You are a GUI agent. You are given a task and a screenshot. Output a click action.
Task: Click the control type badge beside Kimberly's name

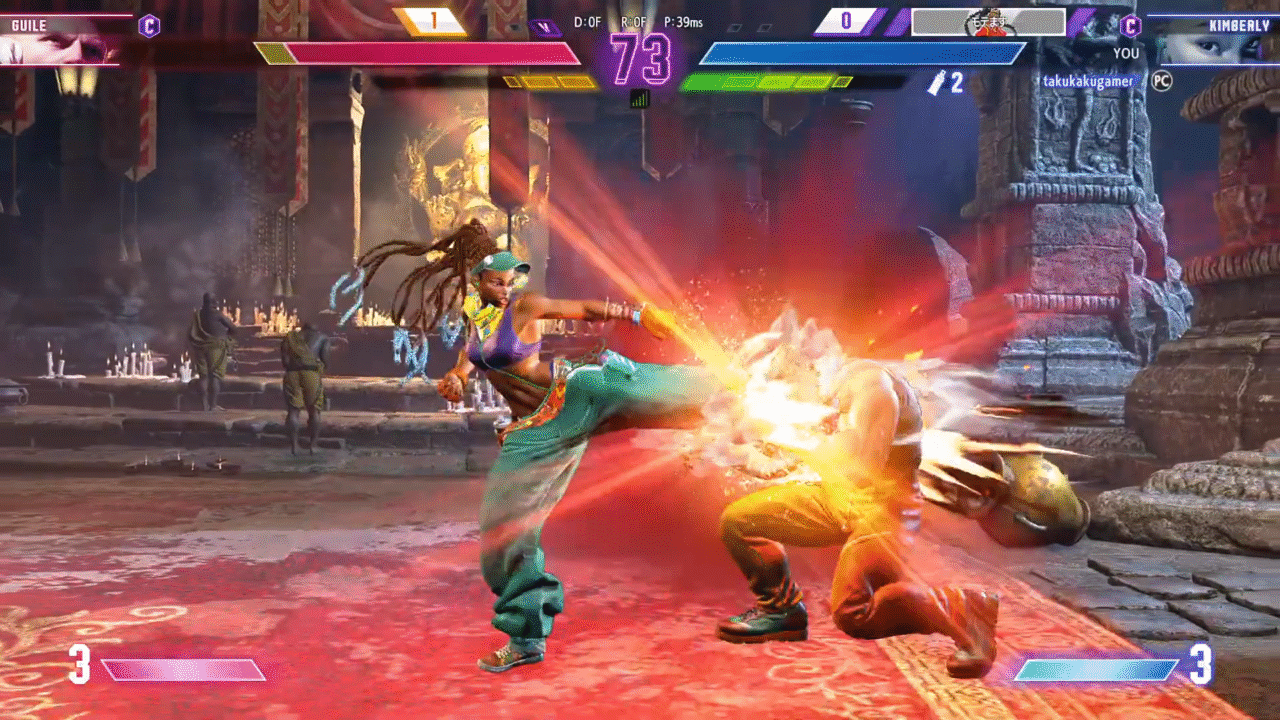pyautogui.click(x=1132, y=26)
